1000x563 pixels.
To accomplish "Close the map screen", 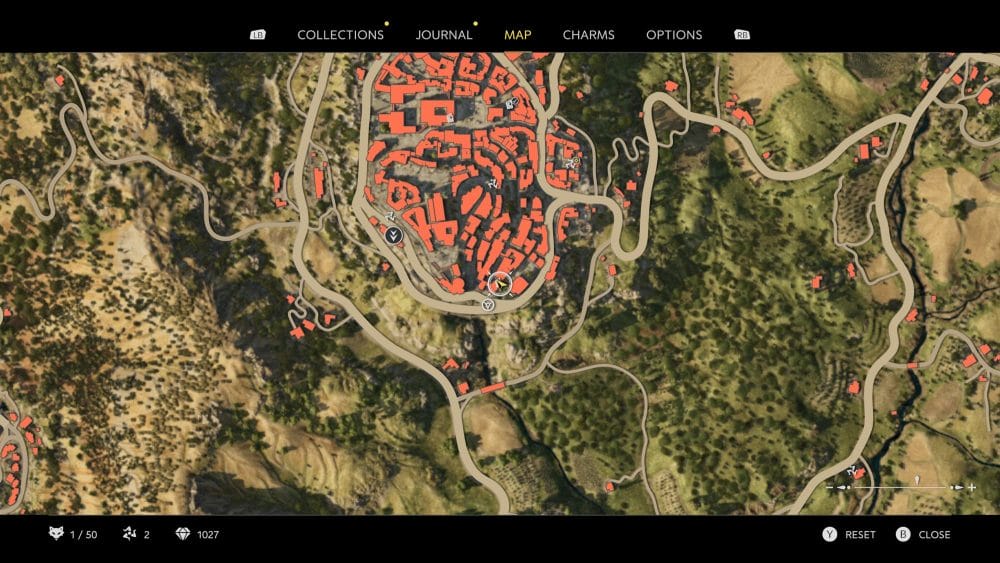I will pyautogui.click(x=934, y=535).
